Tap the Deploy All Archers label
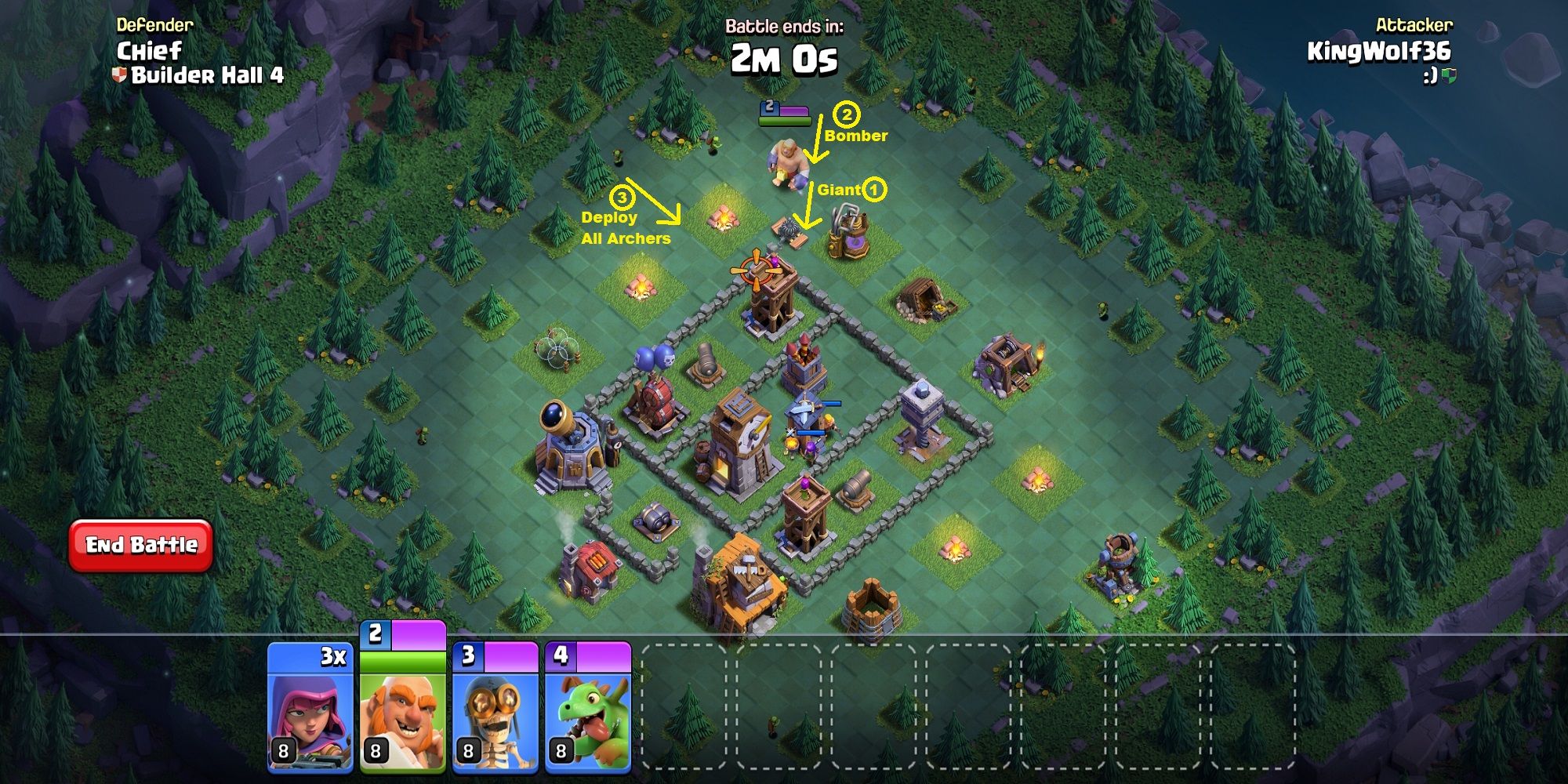The width and height of the screenshot is (1568, 784). point(627,227)
